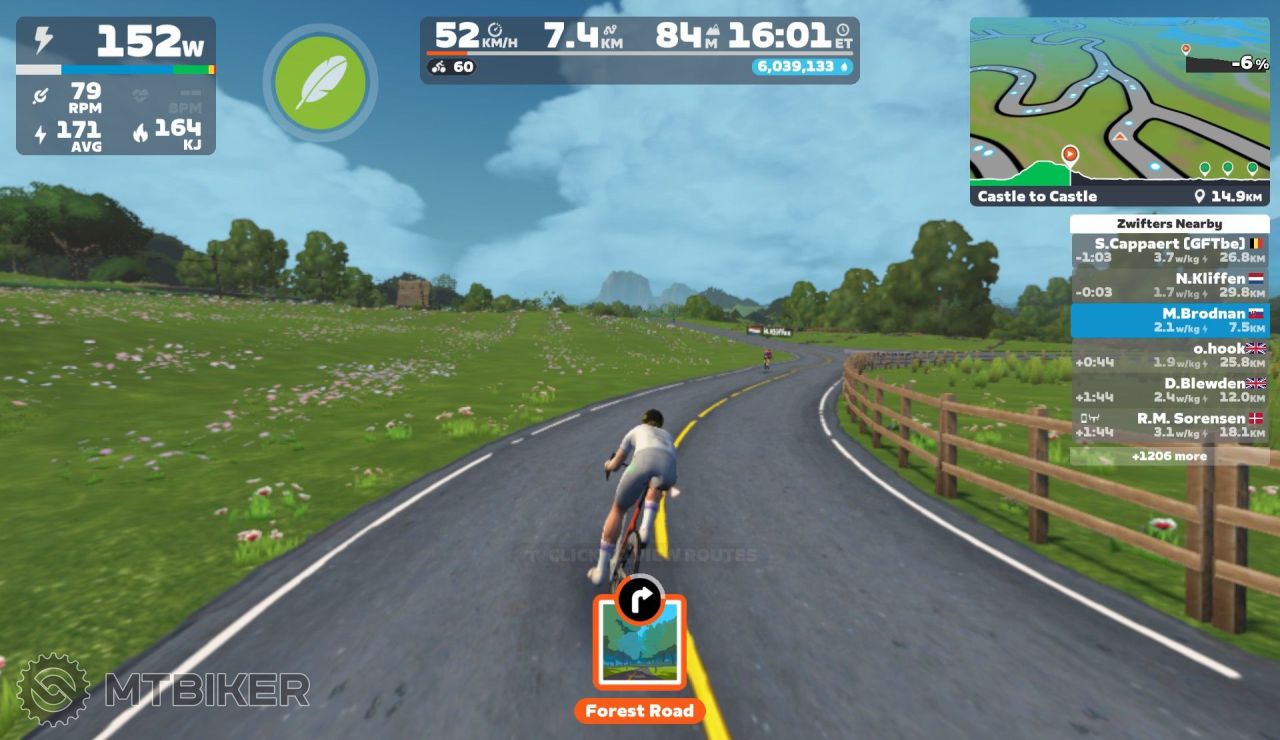Activate the feather lightweight PowerUp
The width and height of the screenshot is (1280, 740).
[x=320, y=82]
